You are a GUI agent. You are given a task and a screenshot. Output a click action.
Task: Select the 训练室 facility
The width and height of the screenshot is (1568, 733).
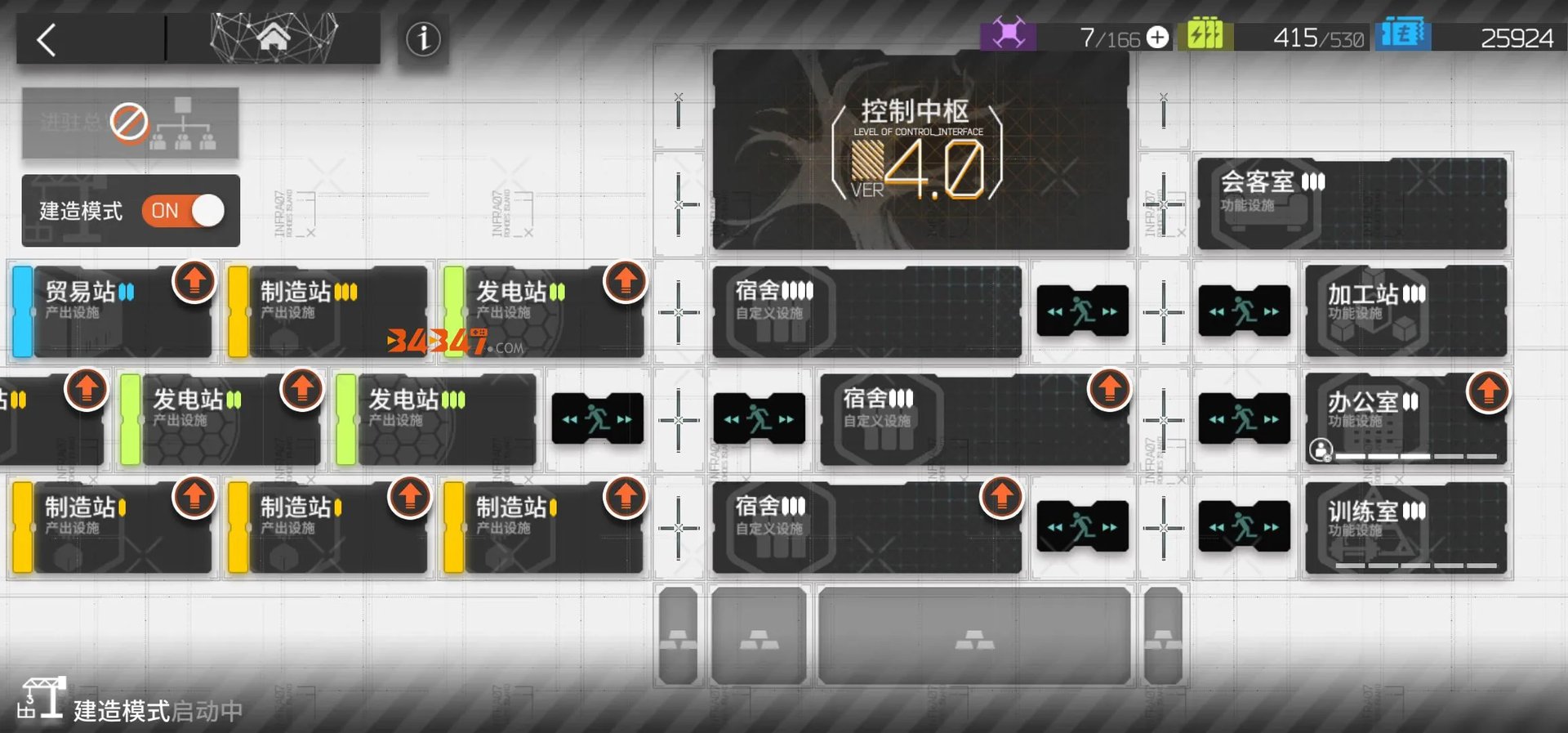pos(1405,527)
